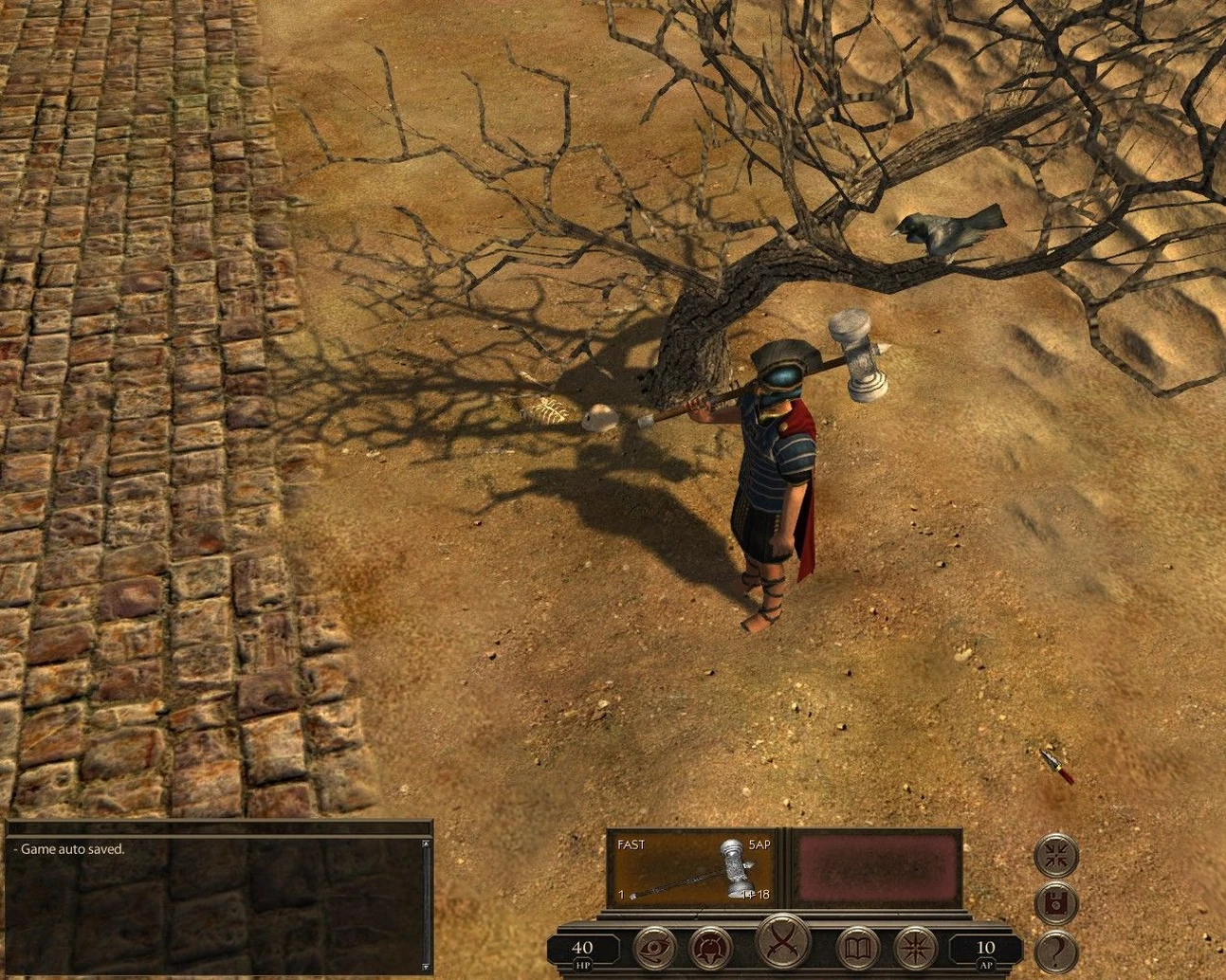Viewport: 1226px width, 980px height.
Task: Open the journal book icon
Action: [x=857, y=947]
